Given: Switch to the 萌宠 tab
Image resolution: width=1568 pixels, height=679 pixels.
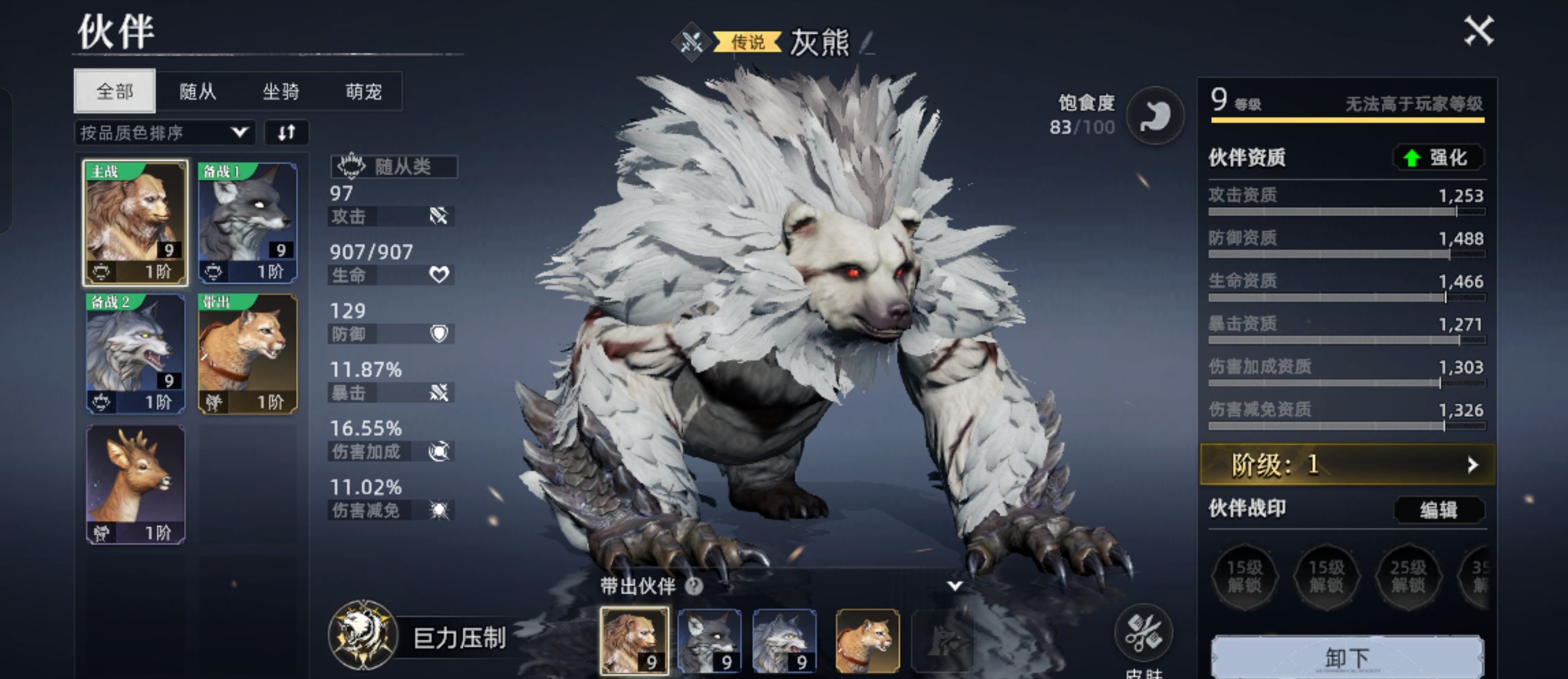Looking at the screenshot, I should (x=363, y=91).
